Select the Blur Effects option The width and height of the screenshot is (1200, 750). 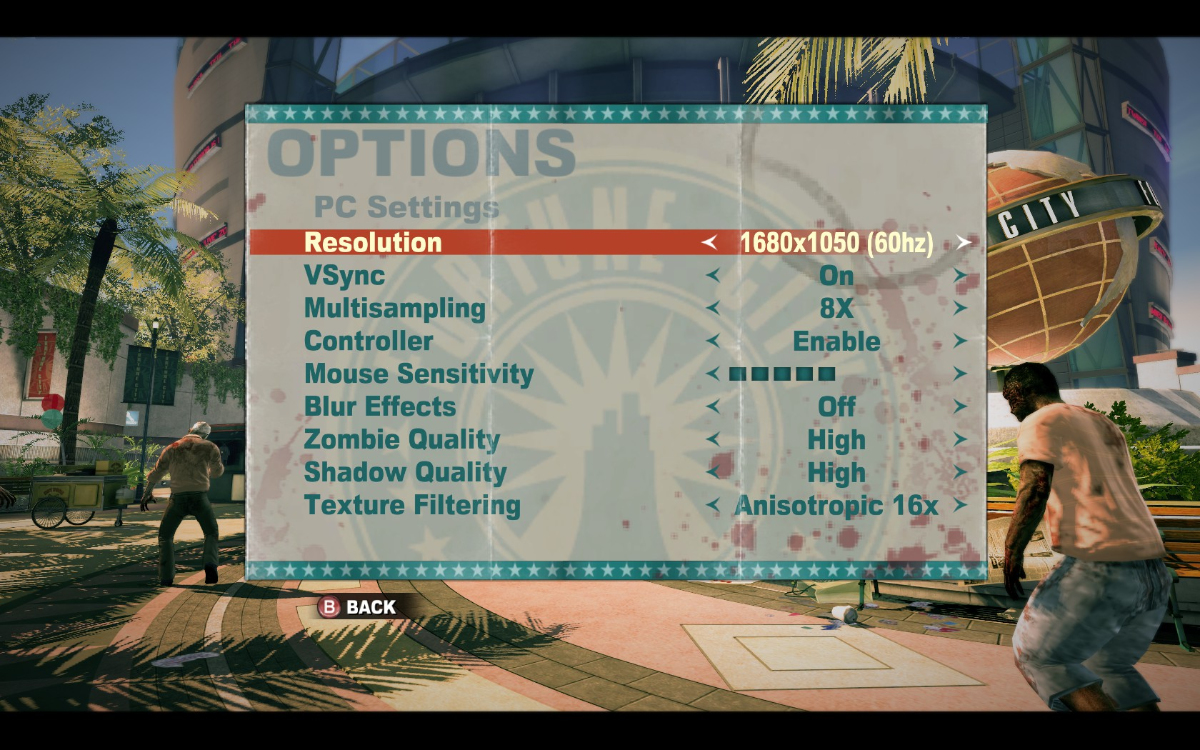(x=380, y=407)
